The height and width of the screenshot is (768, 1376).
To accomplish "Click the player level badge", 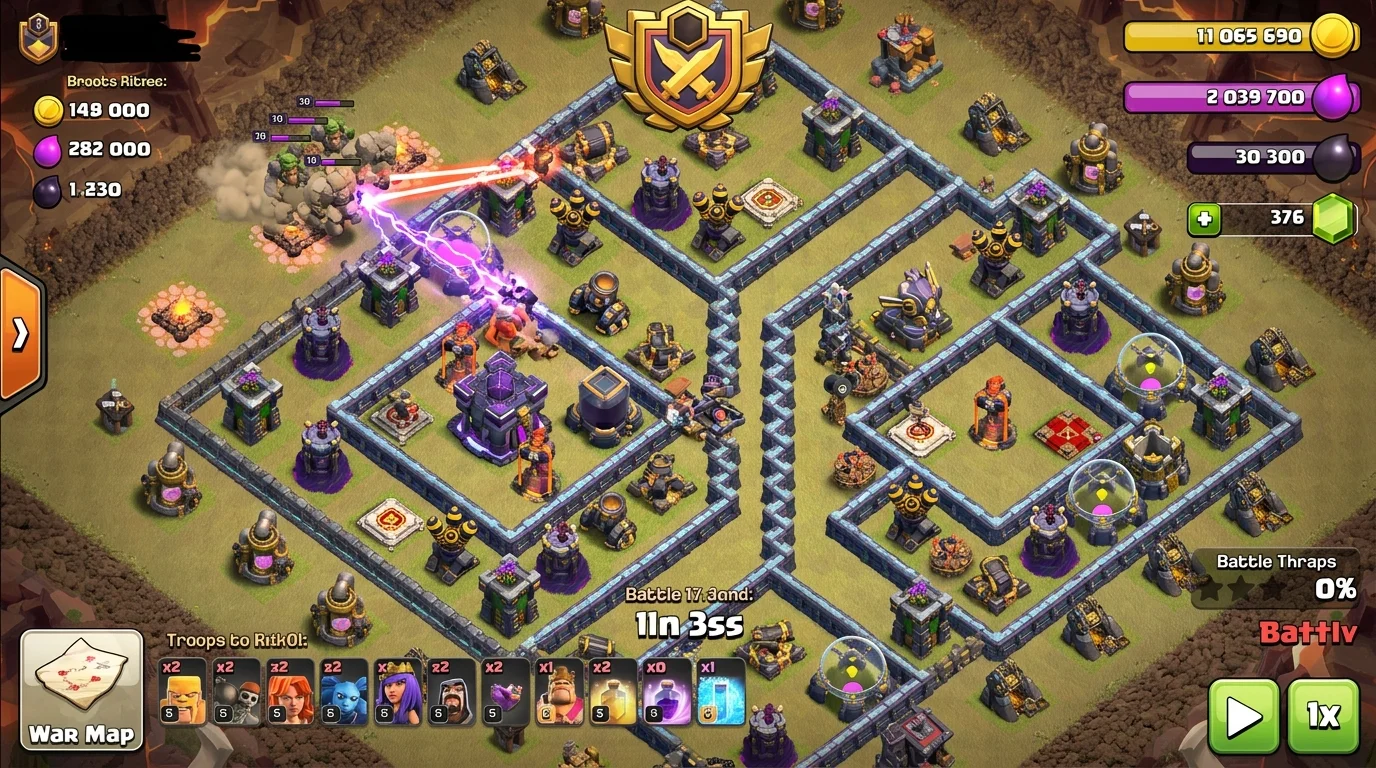I will pos(38,38).
